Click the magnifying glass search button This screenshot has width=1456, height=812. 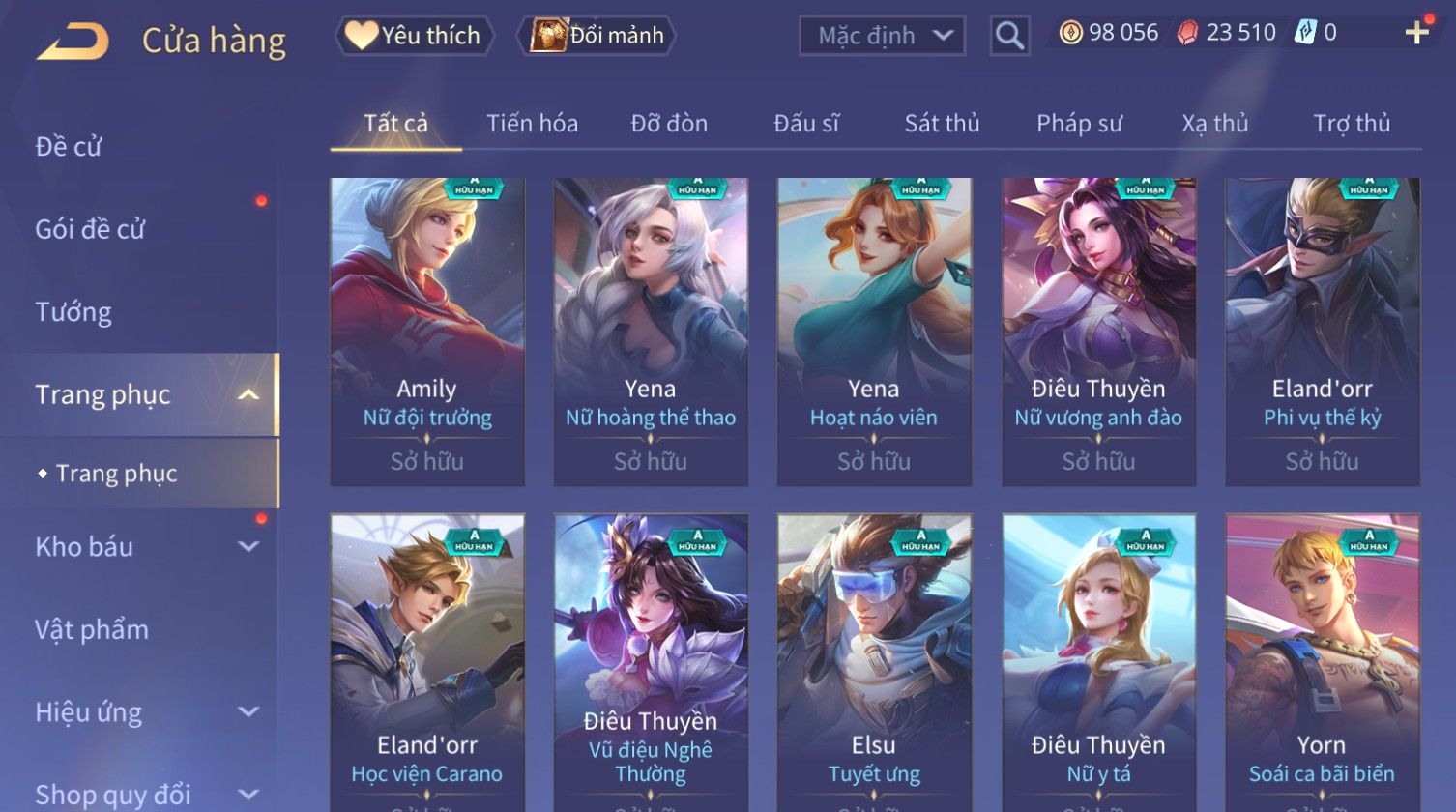coord(1009,36)
